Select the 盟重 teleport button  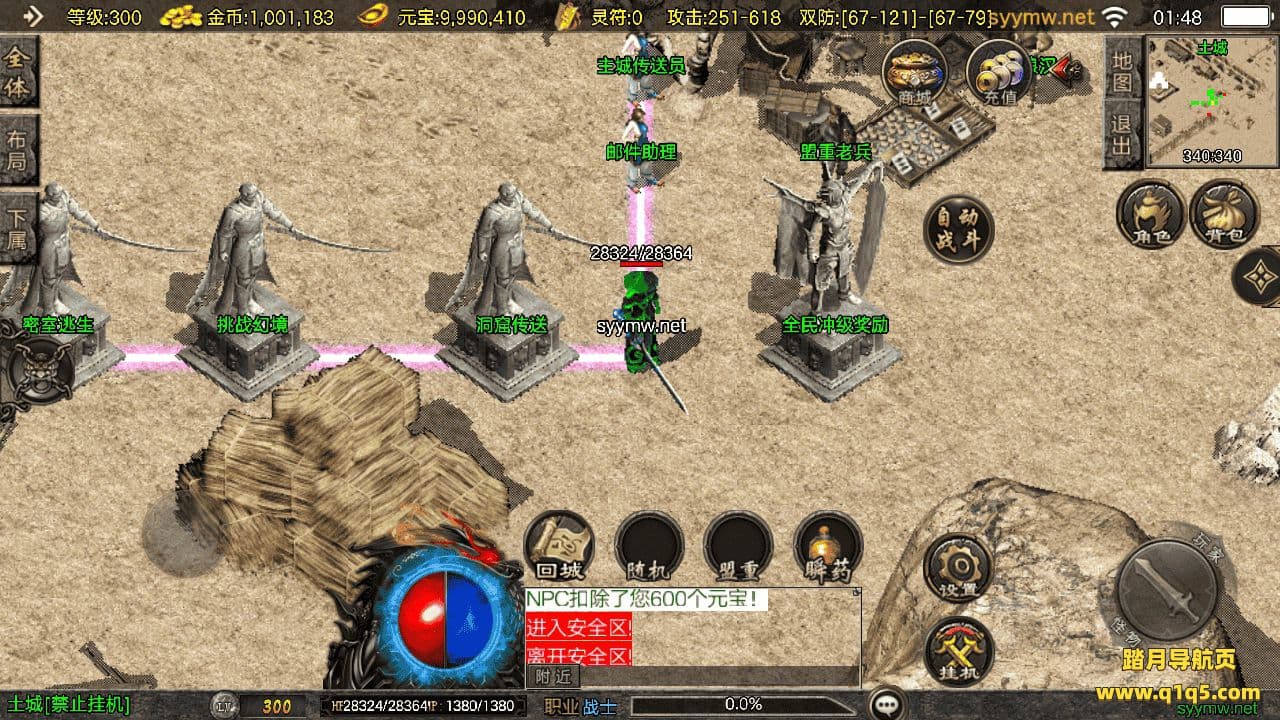[738, 547]
